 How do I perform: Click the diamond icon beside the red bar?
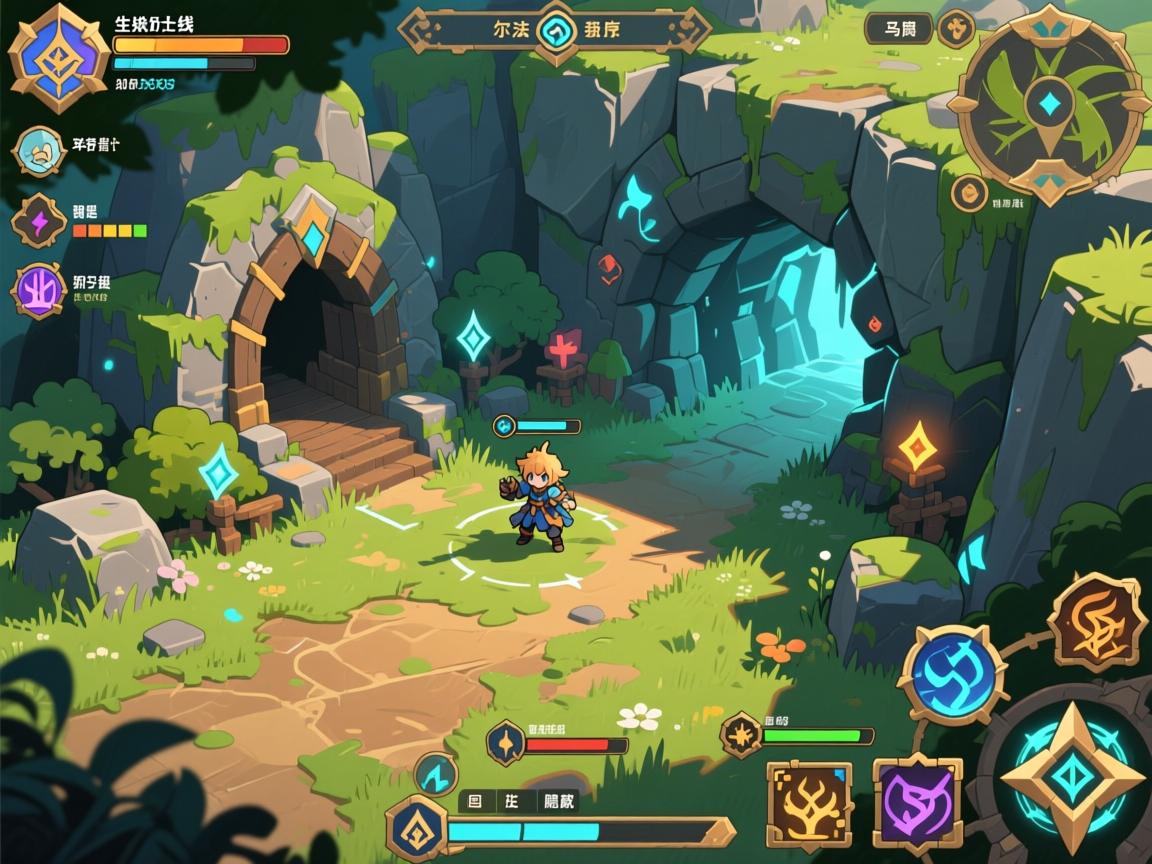click(x=506, y=744)
